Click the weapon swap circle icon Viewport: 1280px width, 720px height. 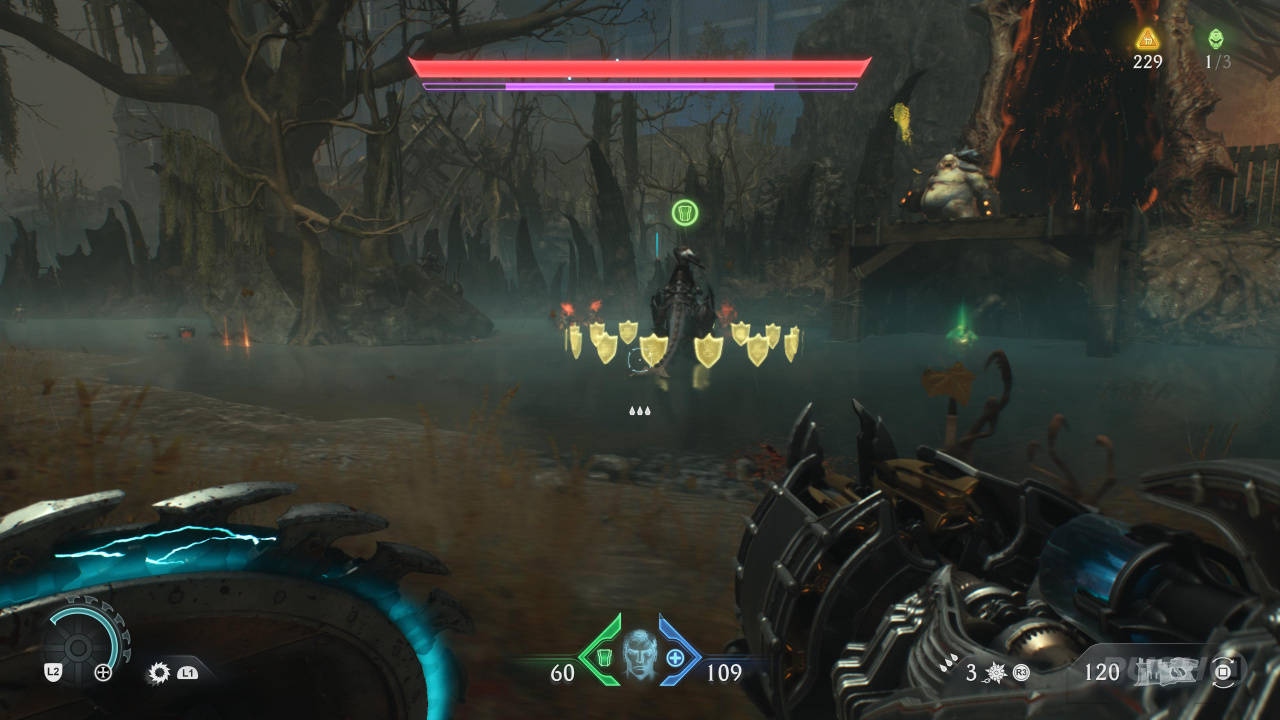(1222, 673)
